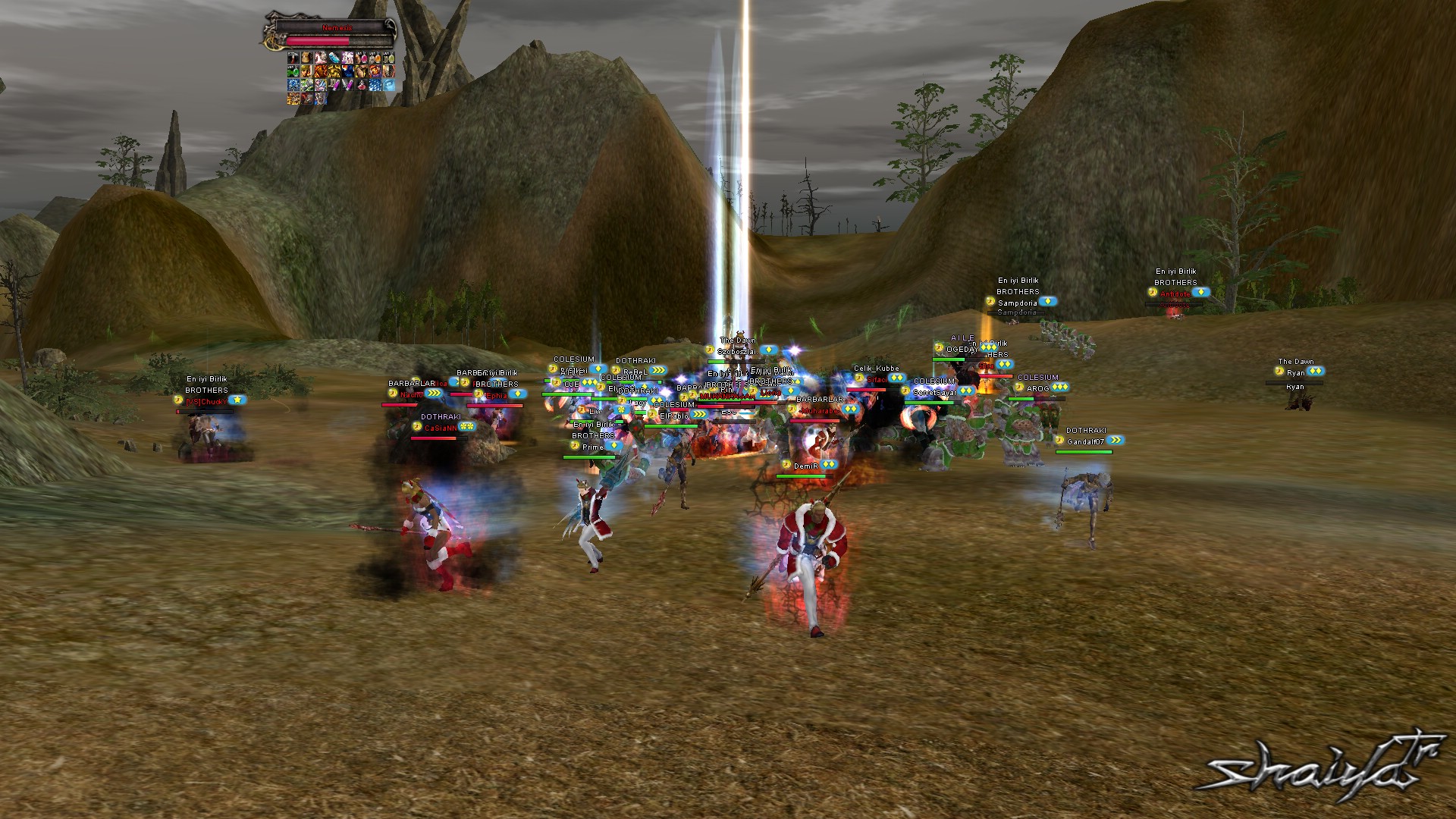Select the blue feather buff icon

coord(334,58)
